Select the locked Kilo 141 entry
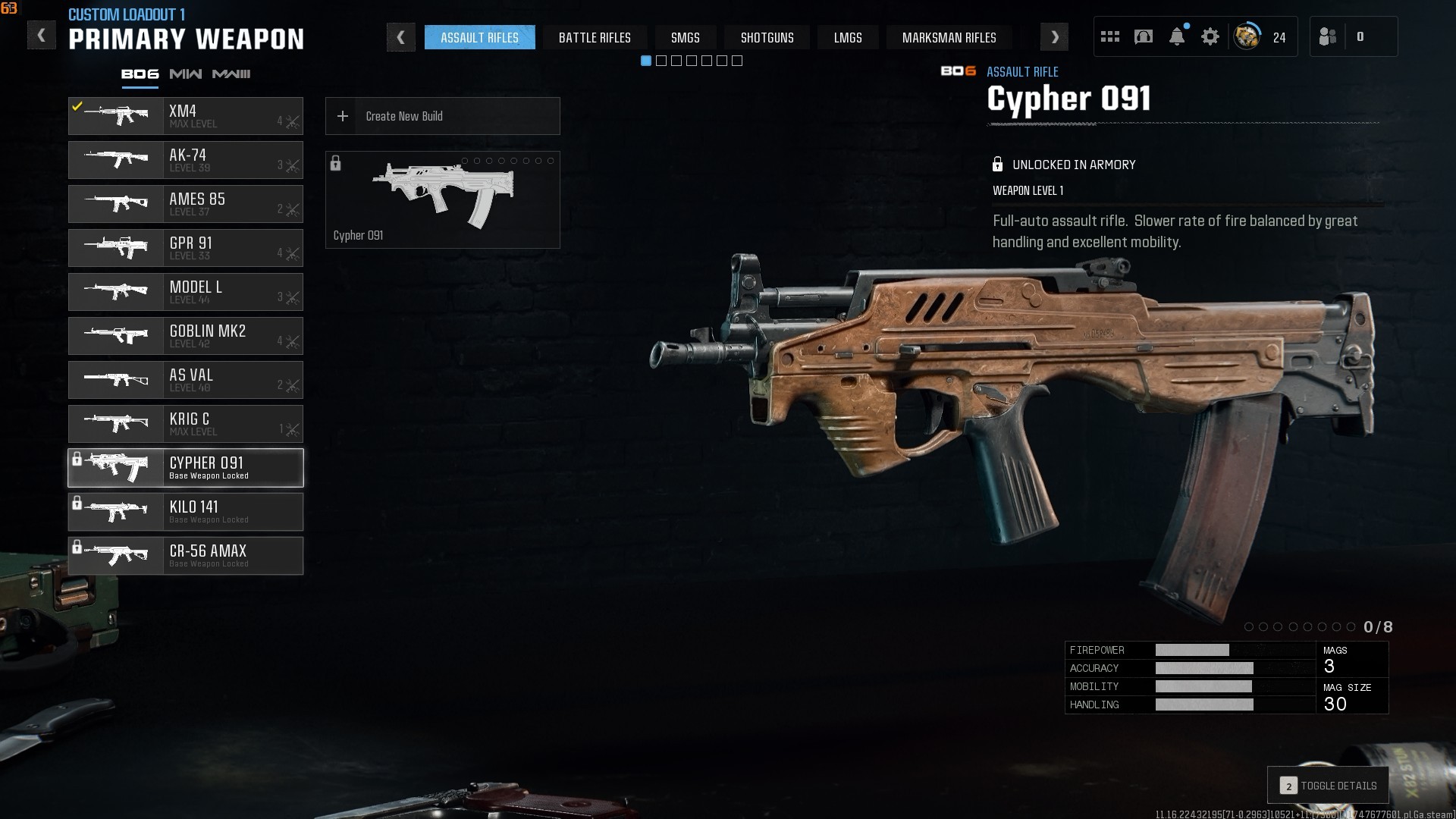This screenshot has width=1456, height=819. pyautogui.click(x=186, y=512)
